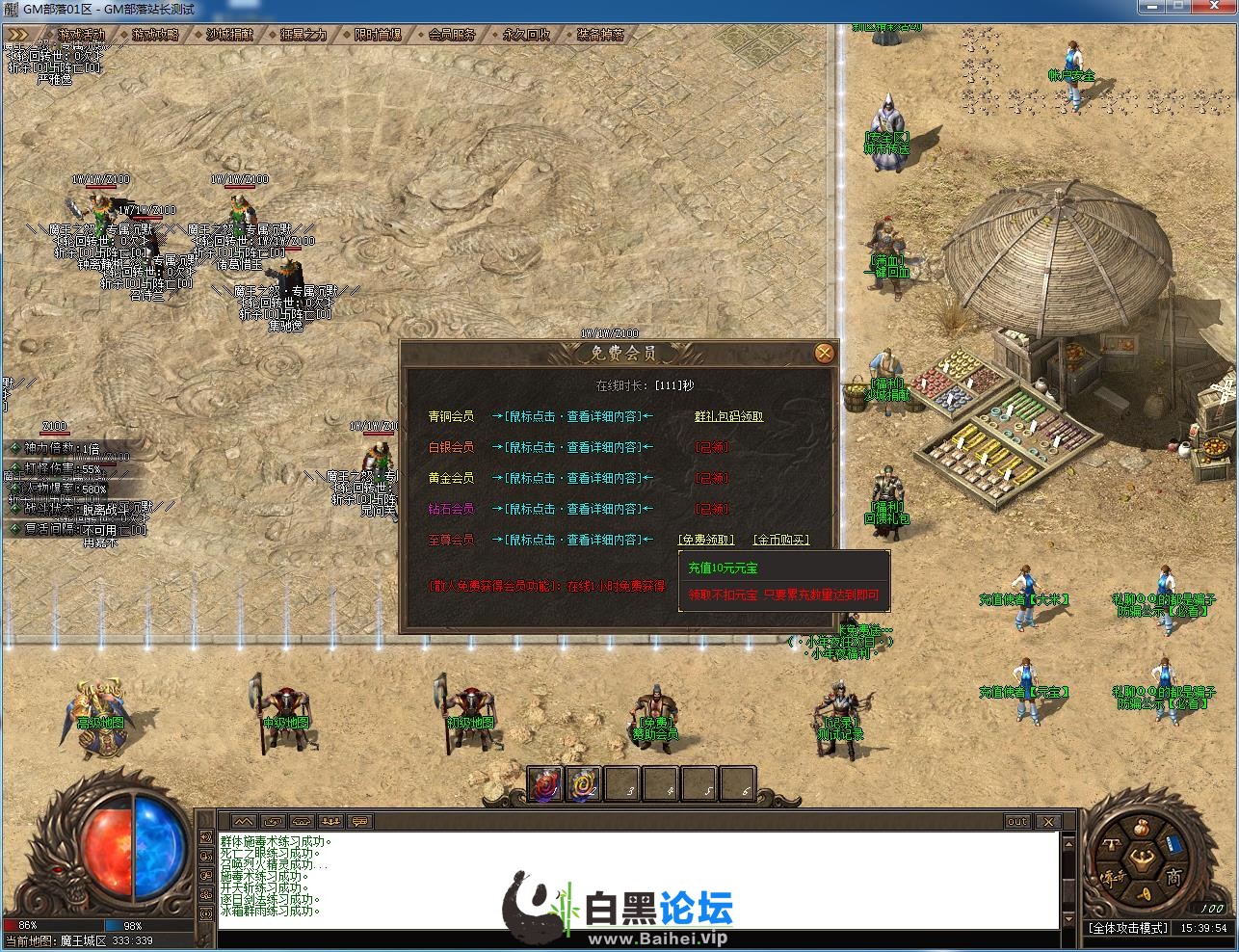Open the 限时首爆 menu
This screenshot has height=952, width=1239.
(378, 35)
